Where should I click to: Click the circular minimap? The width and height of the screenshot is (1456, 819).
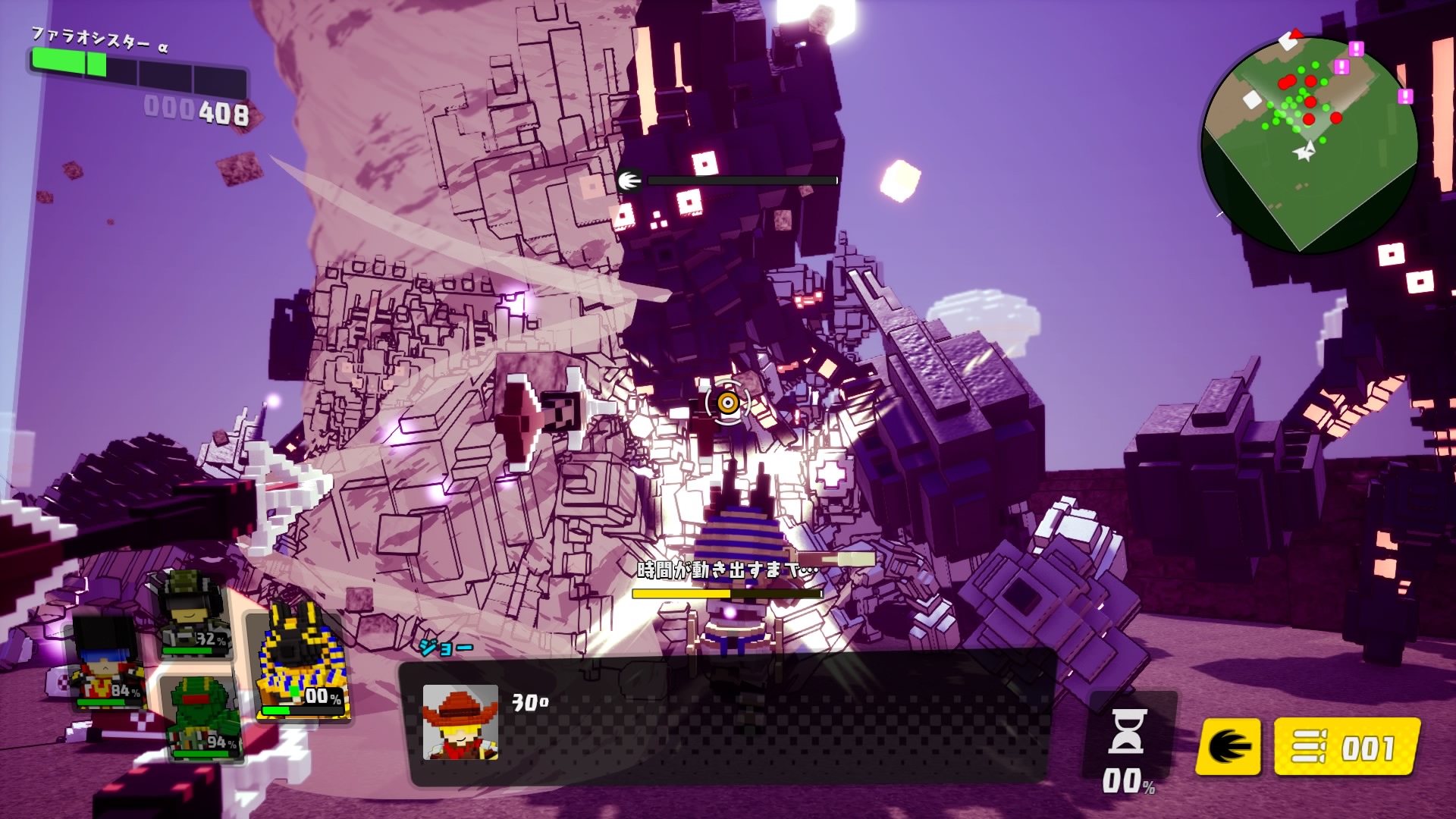tap(1309, 144)
